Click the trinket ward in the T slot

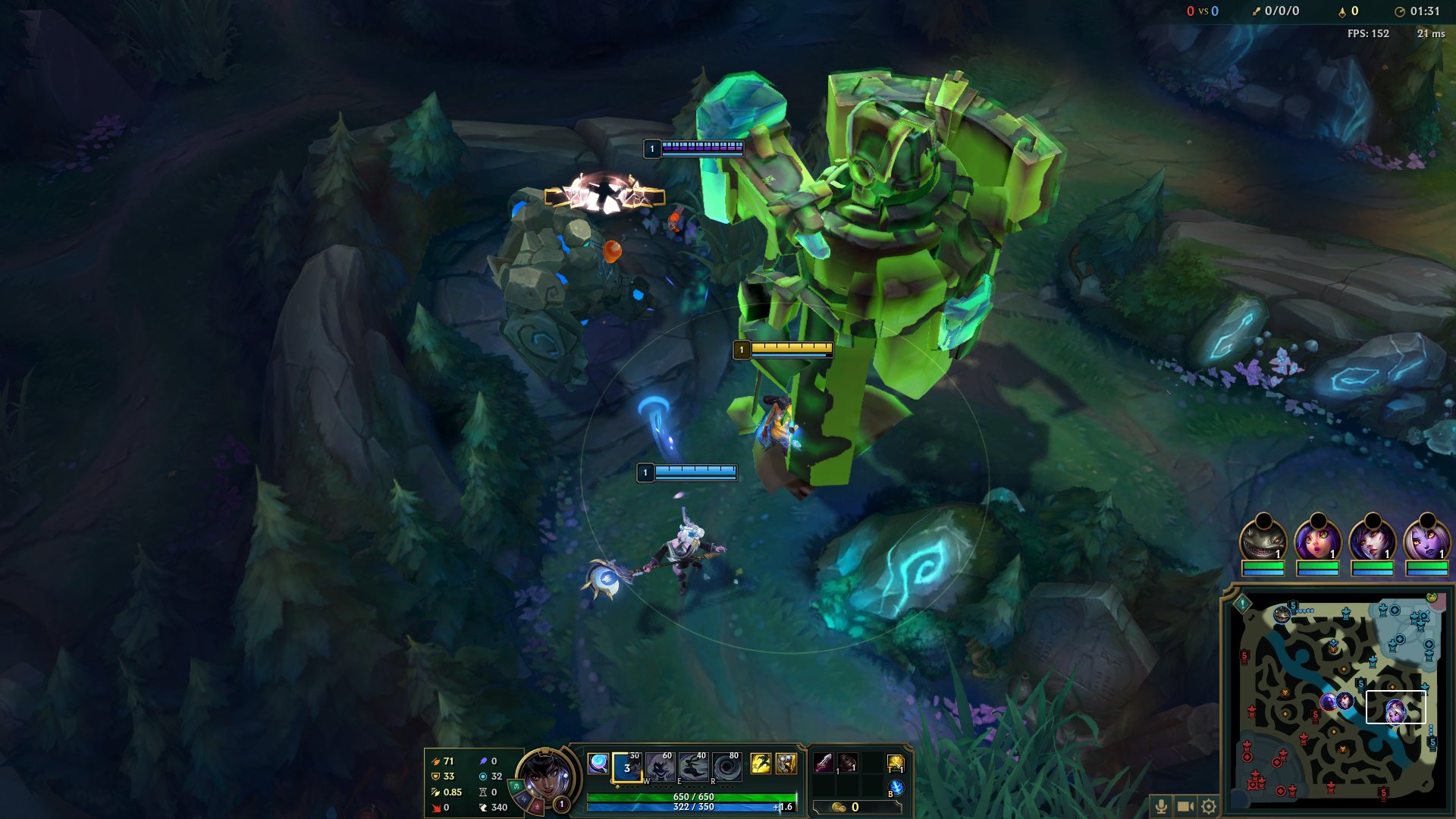896,763
